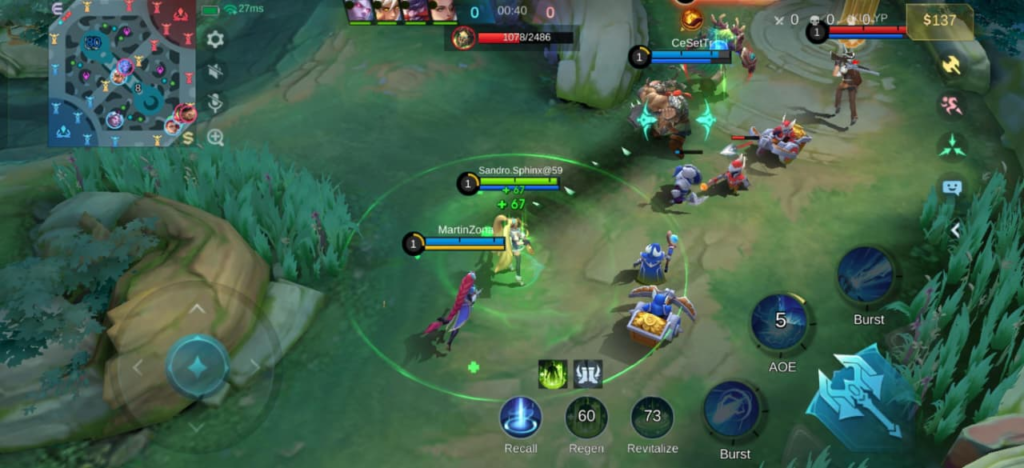Use the Regen ability
This screenshot has width=1024, height=468.
tap(586, 417)
